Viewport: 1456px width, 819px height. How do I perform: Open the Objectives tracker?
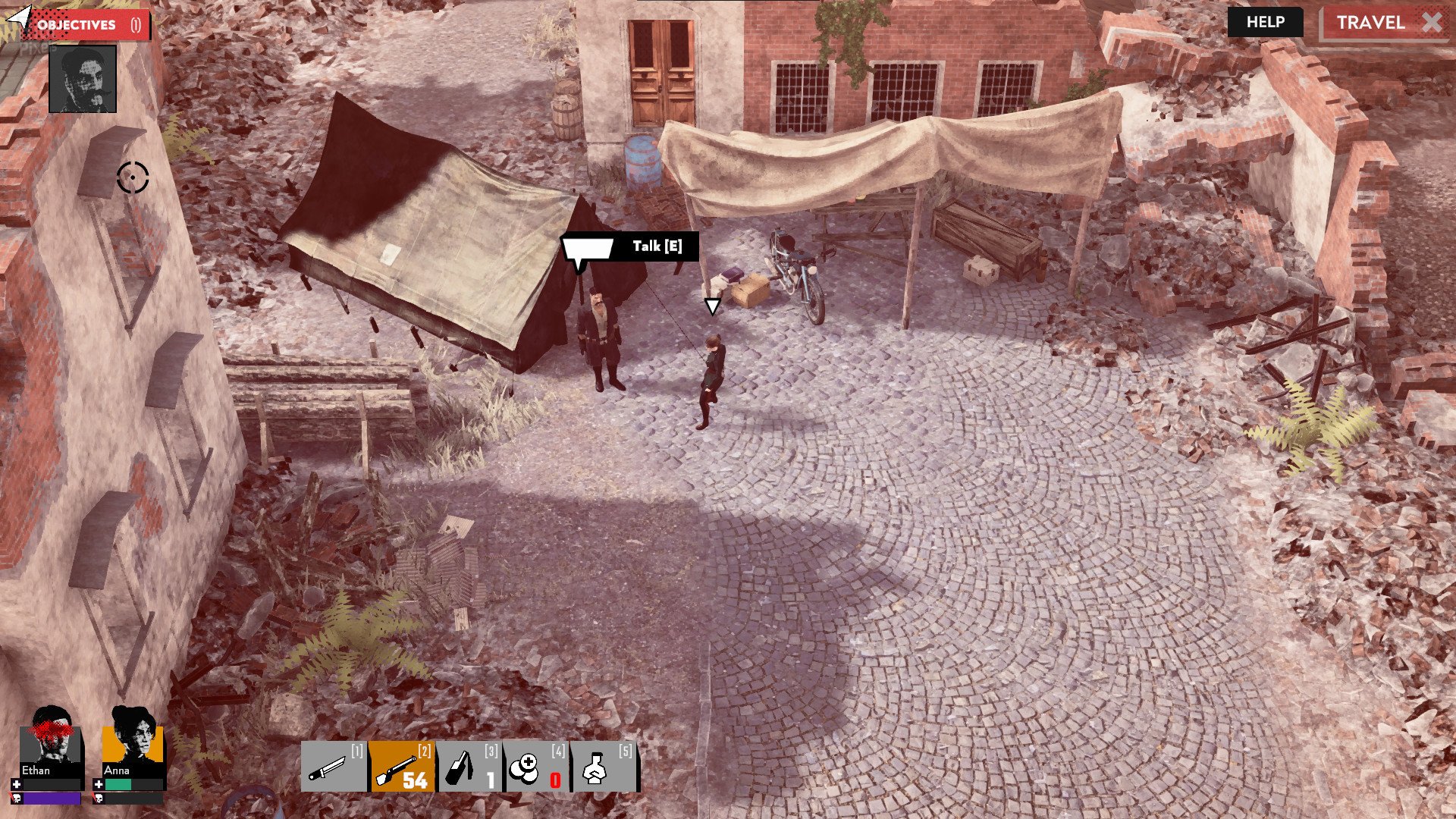83,24
